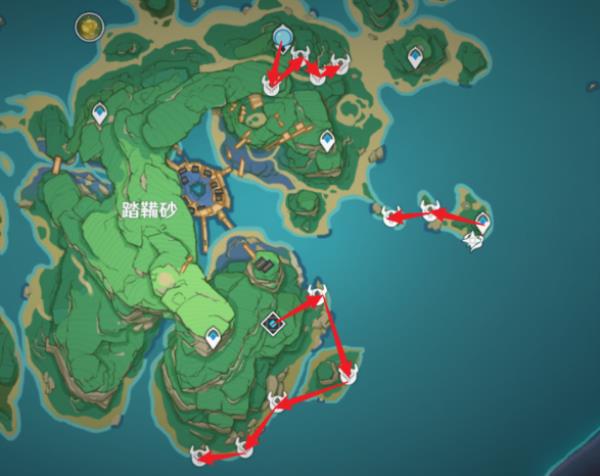Image resolution: width=600 pixels, height=476 pixels.
Task: Select the Statue of the Seven marker
Action: click(282, 38)
